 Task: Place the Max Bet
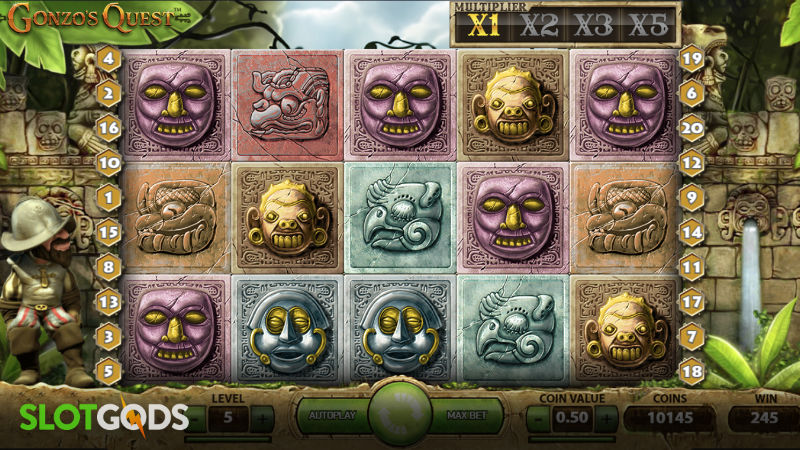(x=465, y=415)
